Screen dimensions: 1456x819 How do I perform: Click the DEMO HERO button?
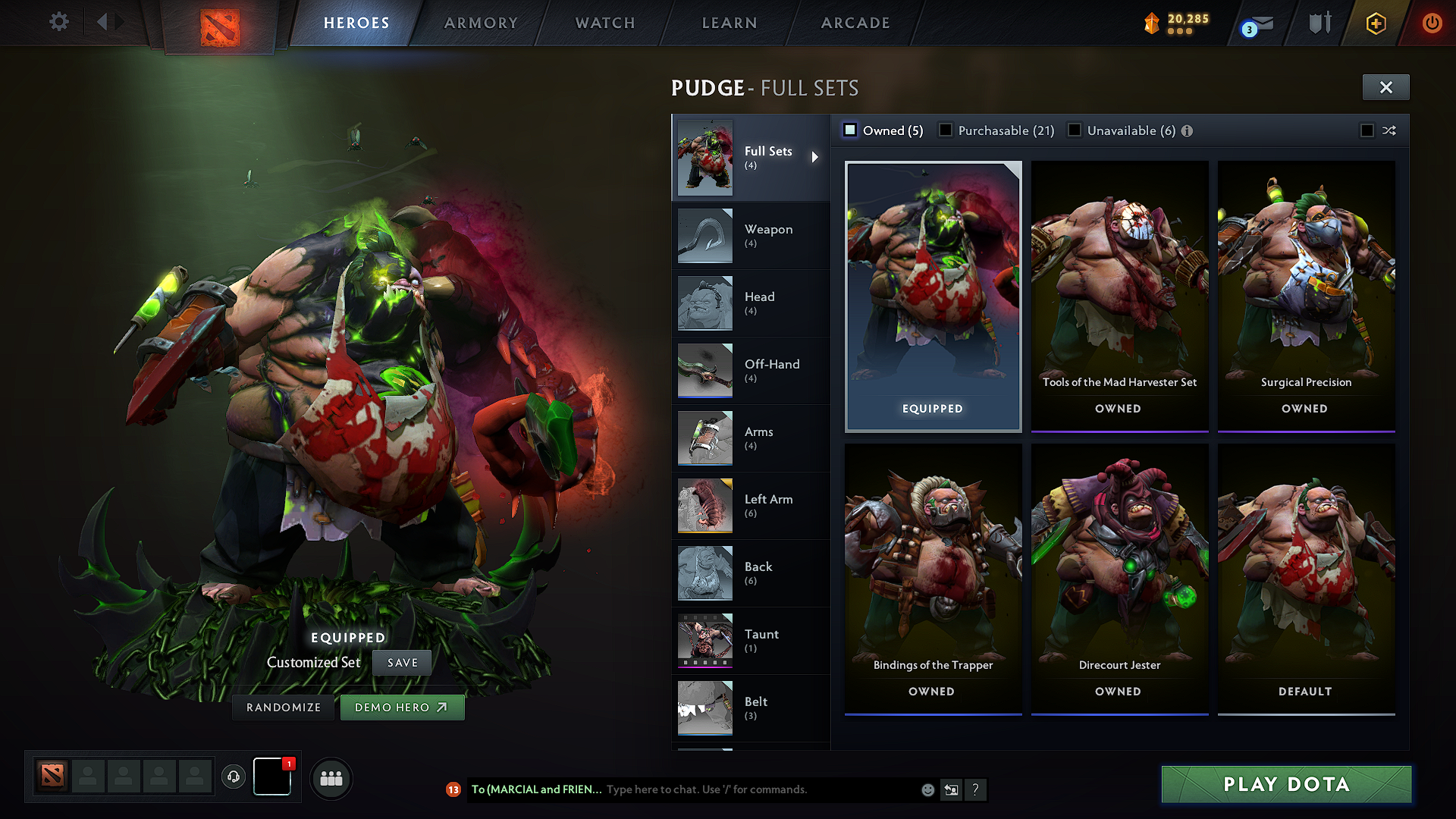pos(402,707)
